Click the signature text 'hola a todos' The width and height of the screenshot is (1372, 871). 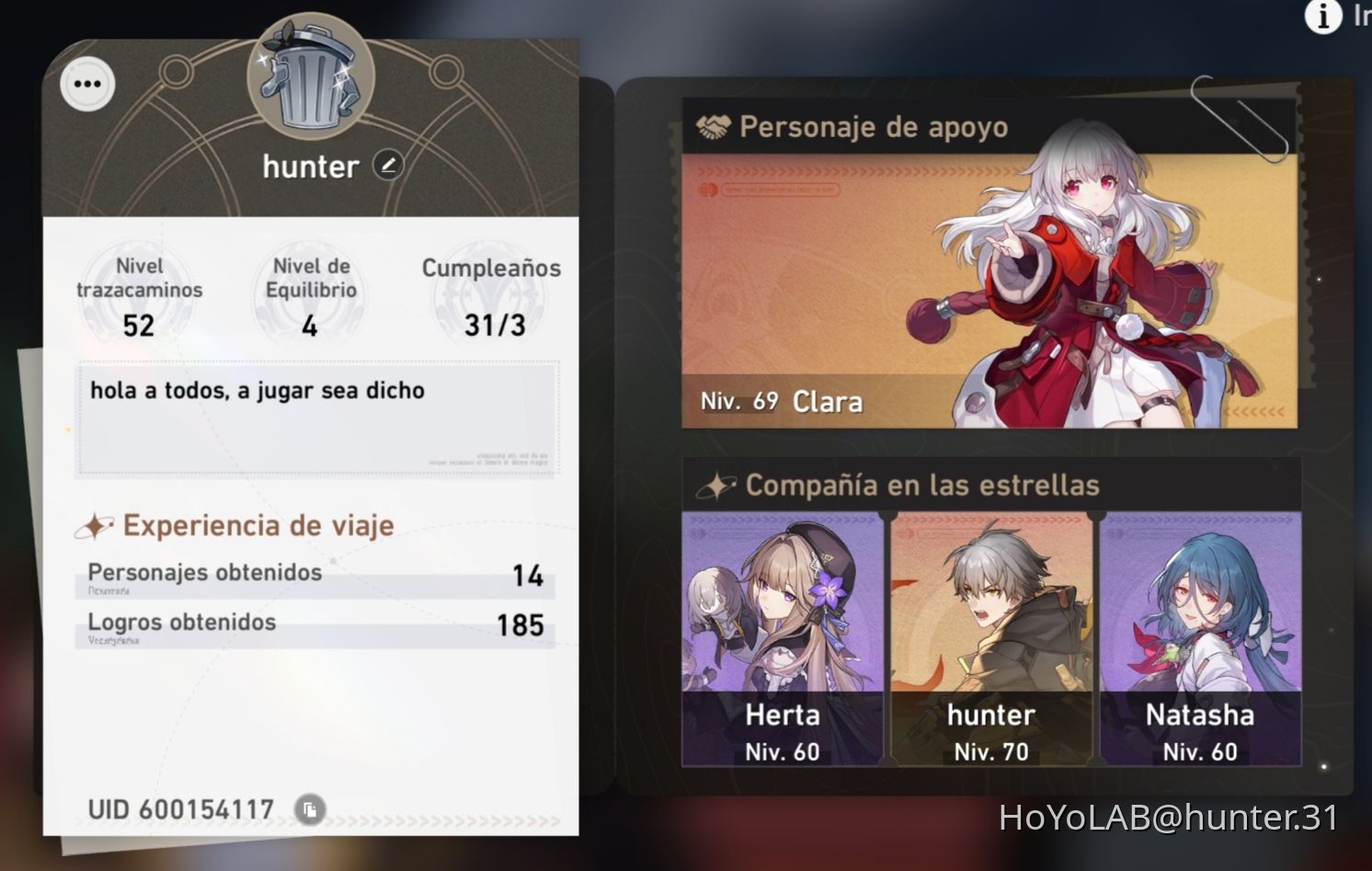pyautogui.click(x=257, y=390)
